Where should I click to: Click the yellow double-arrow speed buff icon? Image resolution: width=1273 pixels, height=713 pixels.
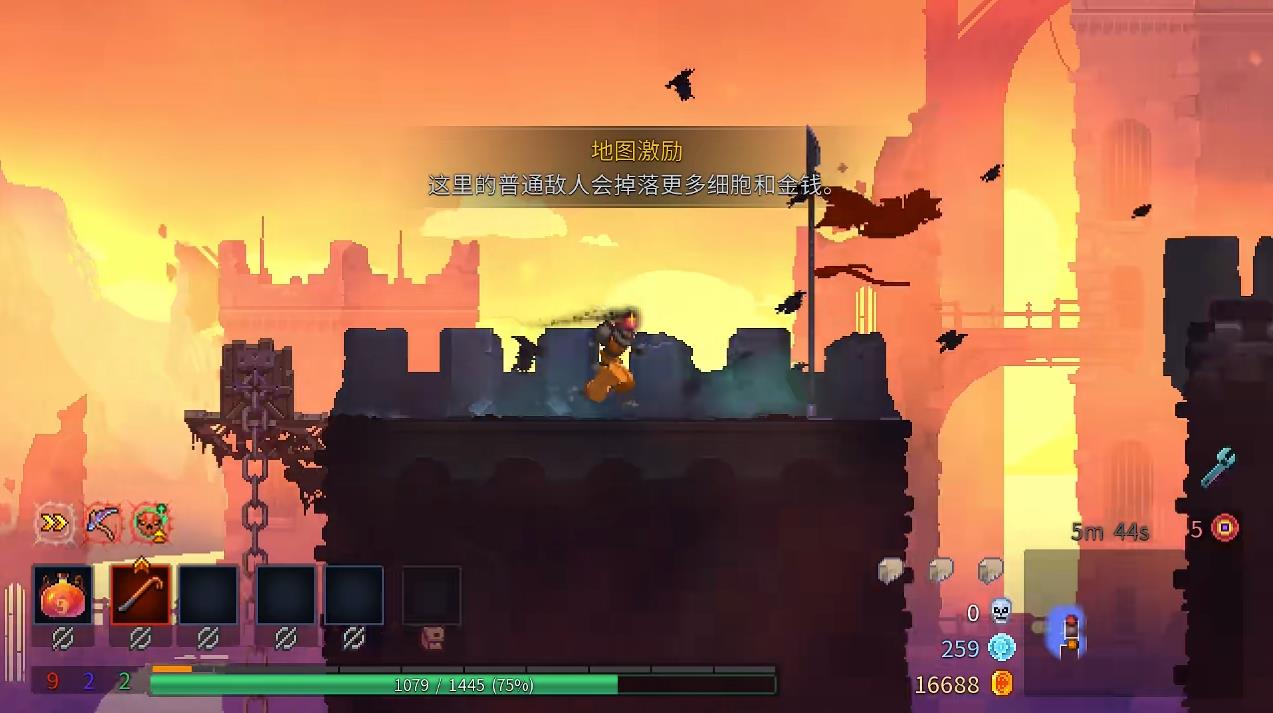point(54,522)
